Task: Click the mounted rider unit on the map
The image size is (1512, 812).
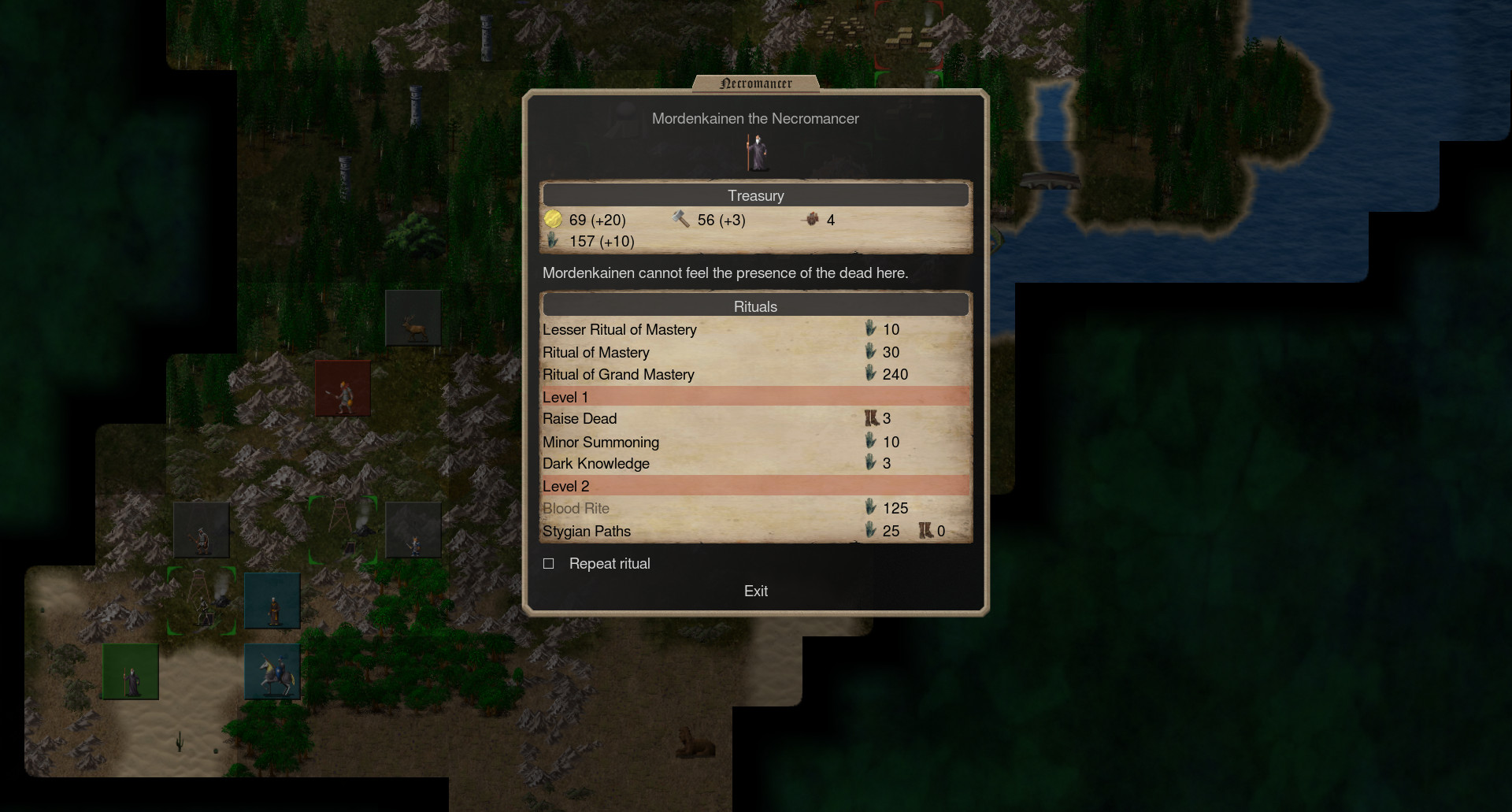Action: [273, 671]
